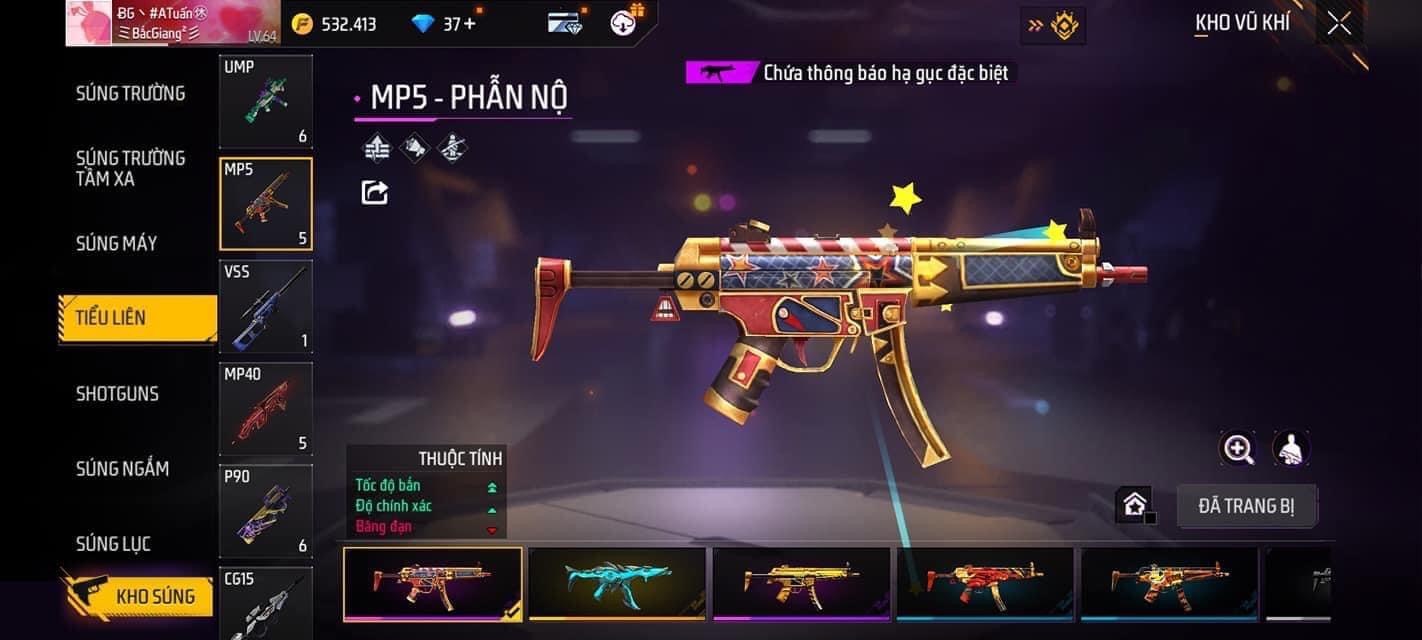Open the Súng Trường Tầm Xa category
The width and height of the screenshot is (1422, 640).
tap(130, 168)
